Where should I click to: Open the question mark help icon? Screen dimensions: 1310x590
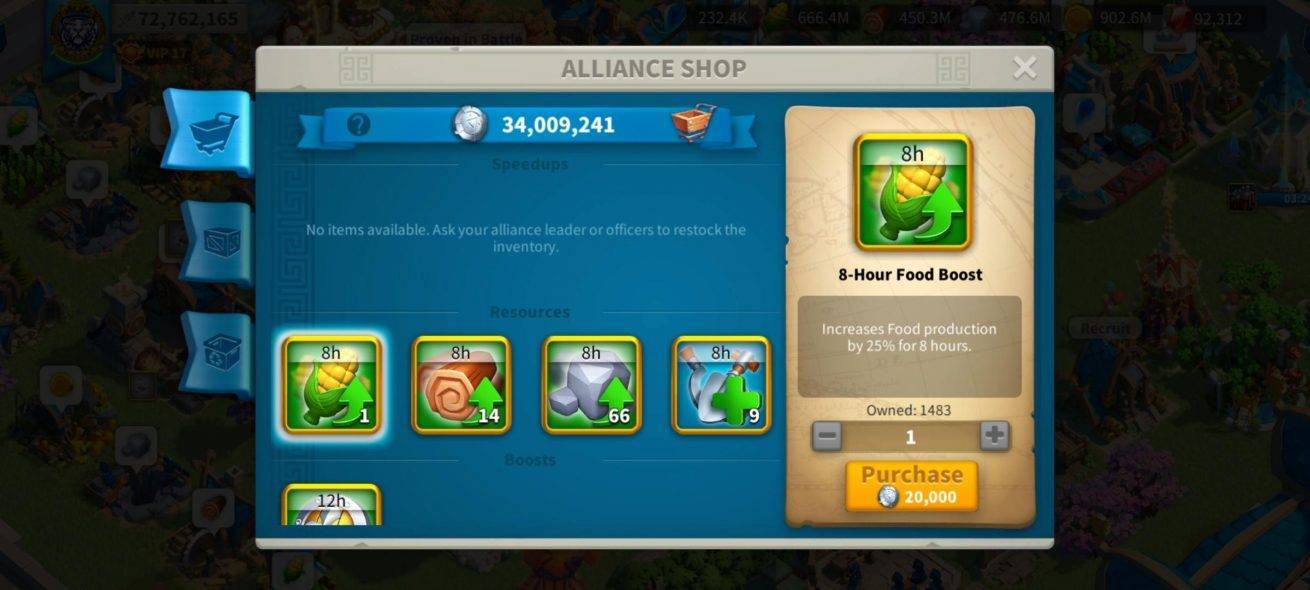tap(358, 125)
